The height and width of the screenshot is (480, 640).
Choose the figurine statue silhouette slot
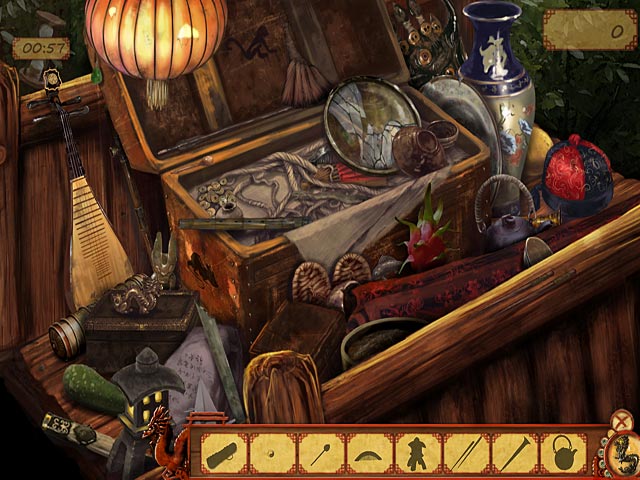point(417,453)
